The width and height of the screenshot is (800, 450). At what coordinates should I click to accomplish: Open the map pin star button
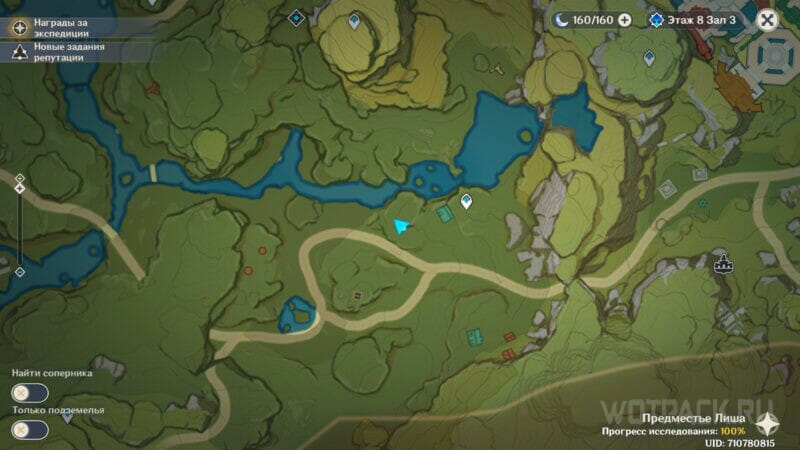(x=768, y=422)
